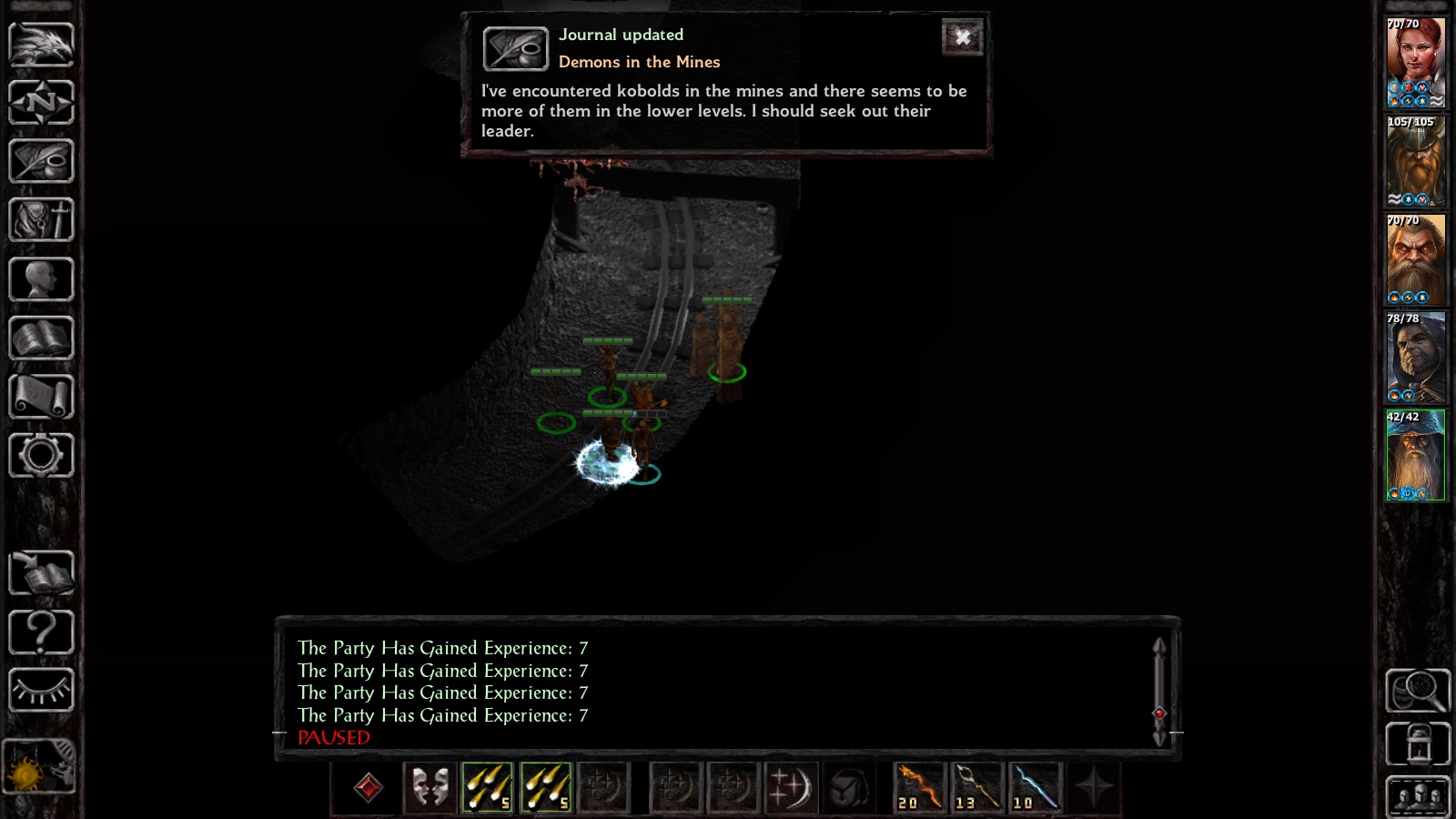Open the area map
Image resolution: width=1456 pixels, height=819 pixels.
41,103
